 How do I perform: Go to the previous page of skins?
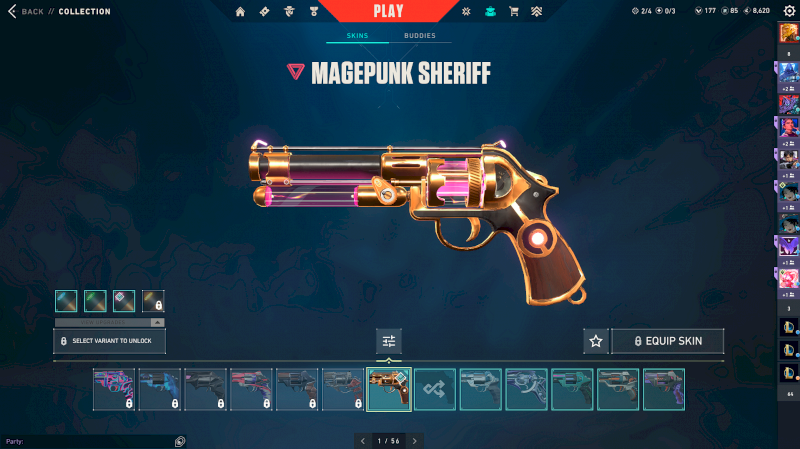362,440
